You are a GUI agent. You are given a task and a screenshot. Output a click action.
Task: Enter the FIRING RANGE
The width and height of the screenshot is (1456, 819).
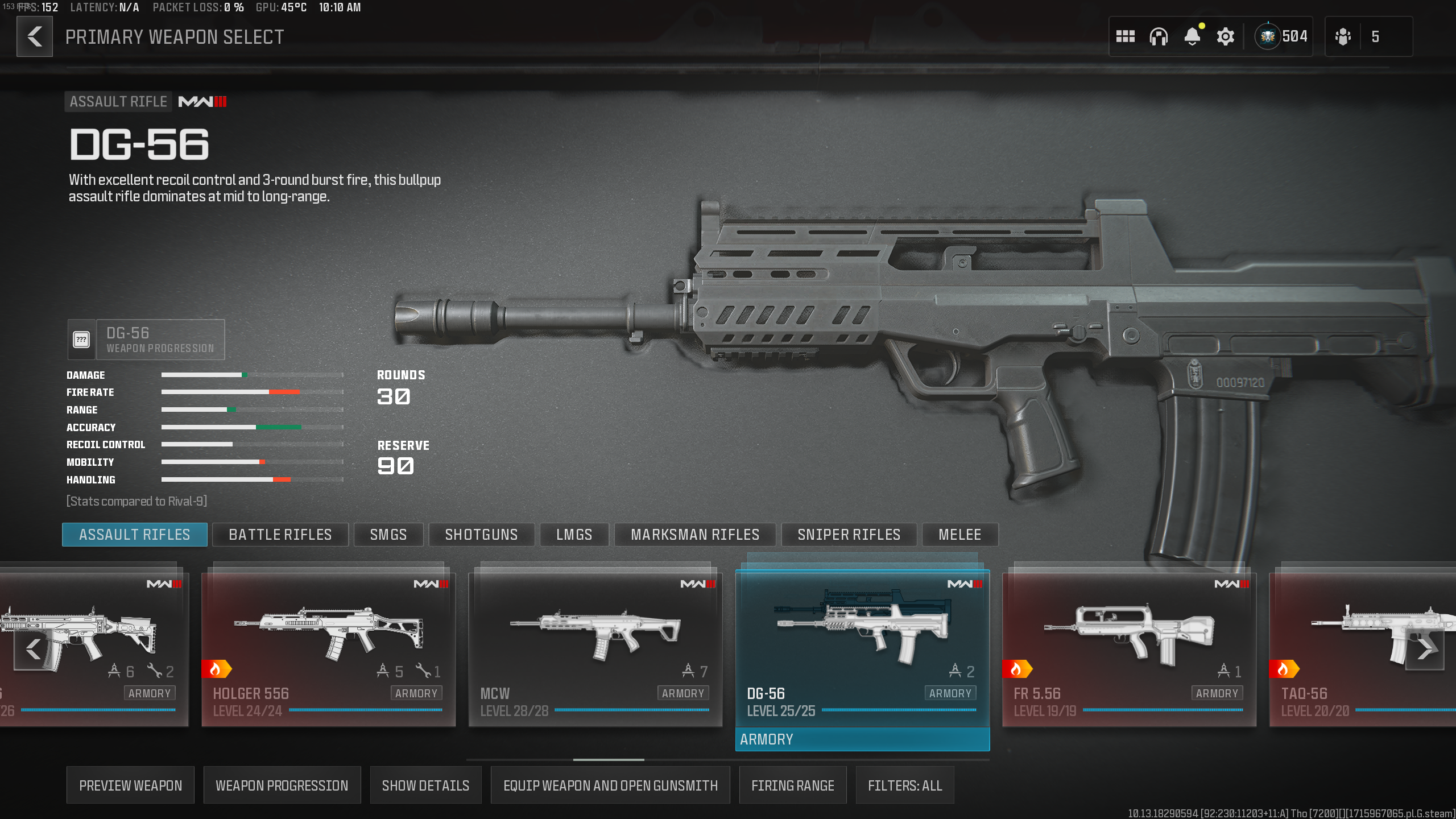[793, 785]
